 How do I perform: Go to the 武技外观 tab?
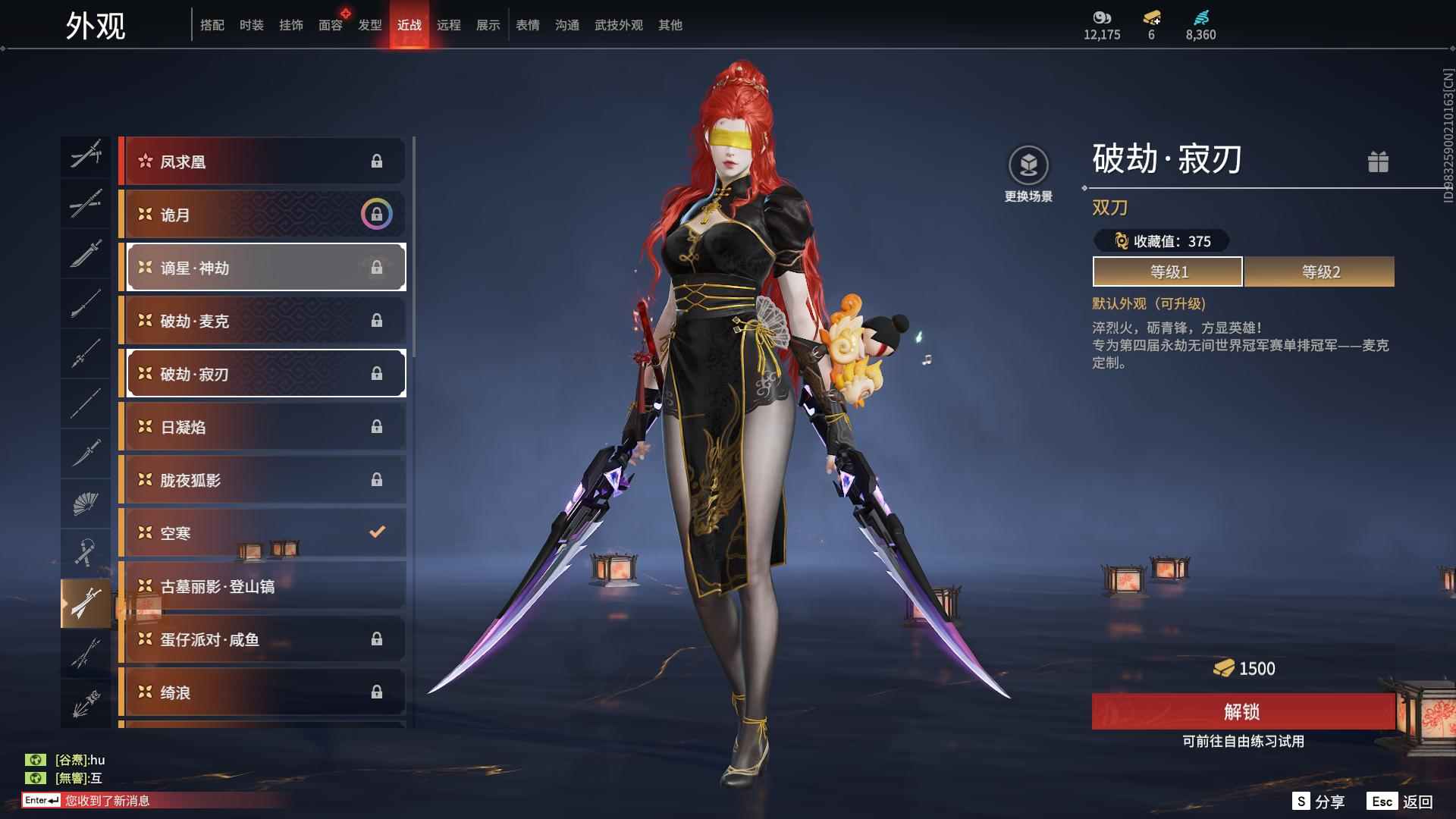[x=619, y=25]
